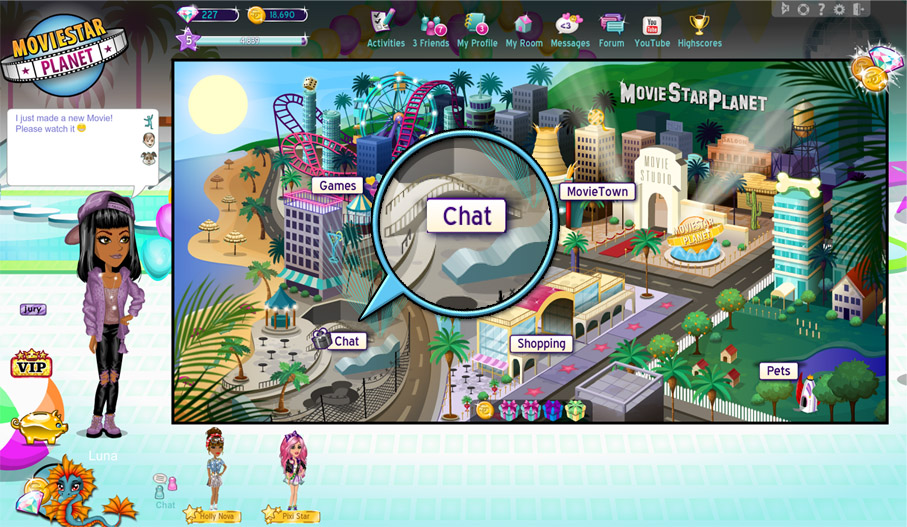Image resolution: width=907 pixels, height=527 pixels.
Task: Enter My Room
Action: point(524,28)
